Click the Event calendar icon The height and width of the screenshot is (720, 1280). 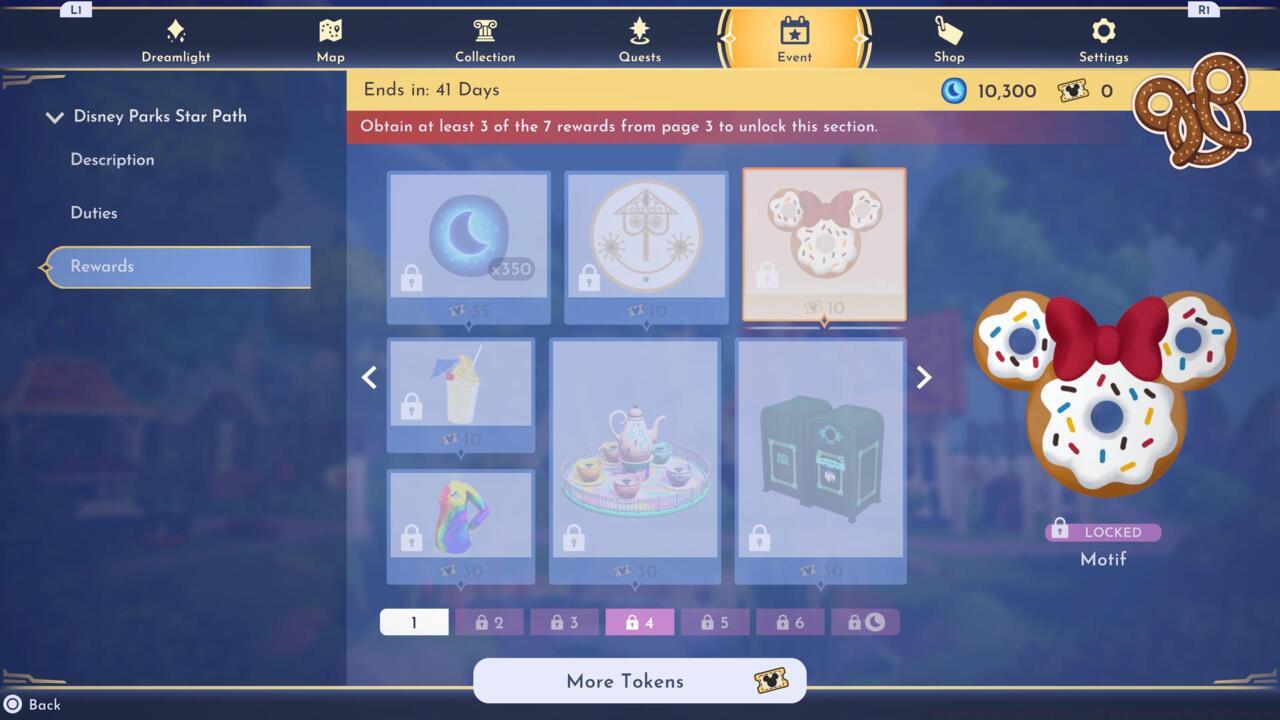point(794,38)
